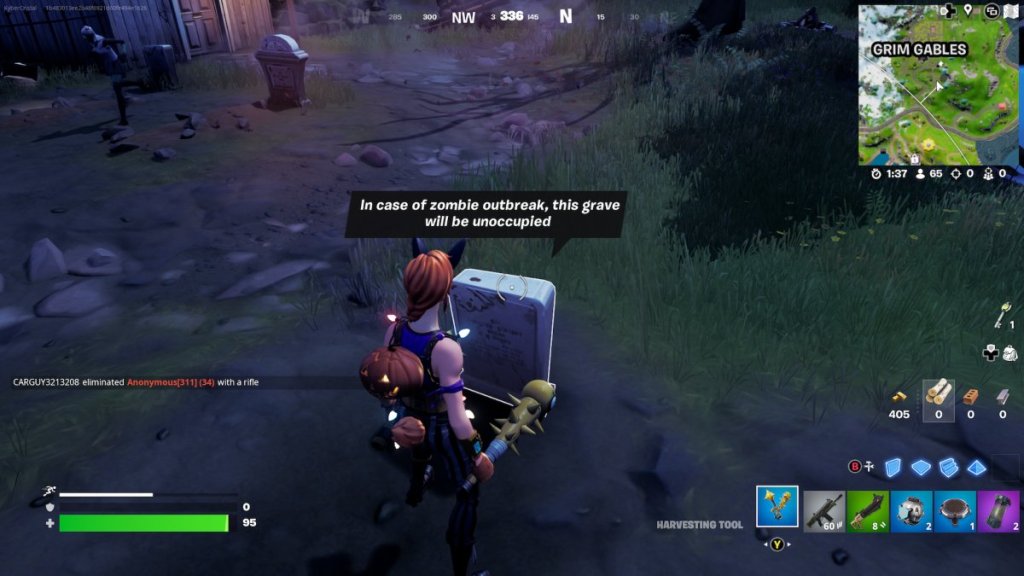
Task: Select the brick material icon
Action: (970, 396)
